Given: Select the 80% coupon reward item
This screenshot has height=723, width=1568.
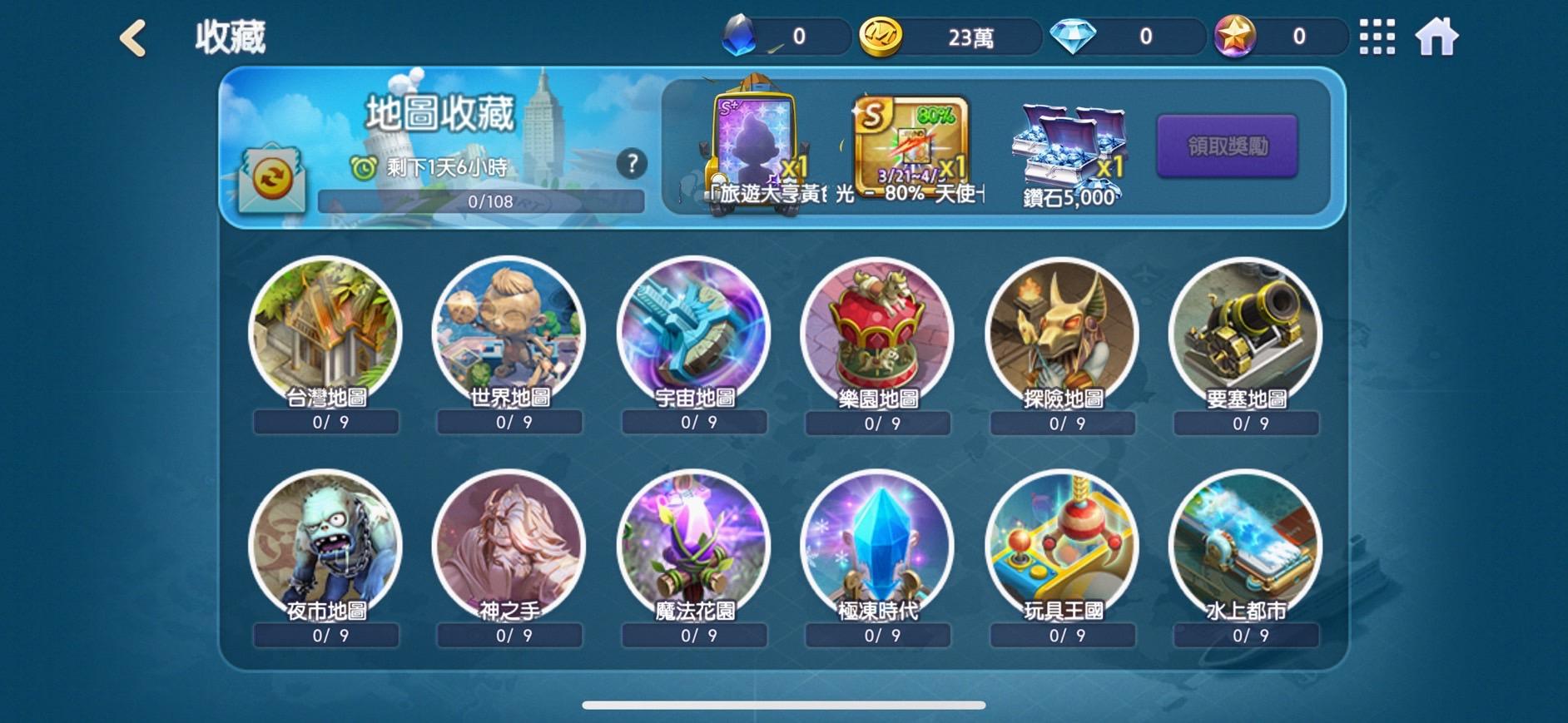Looking at the screenshot, I should click(907, 137).
